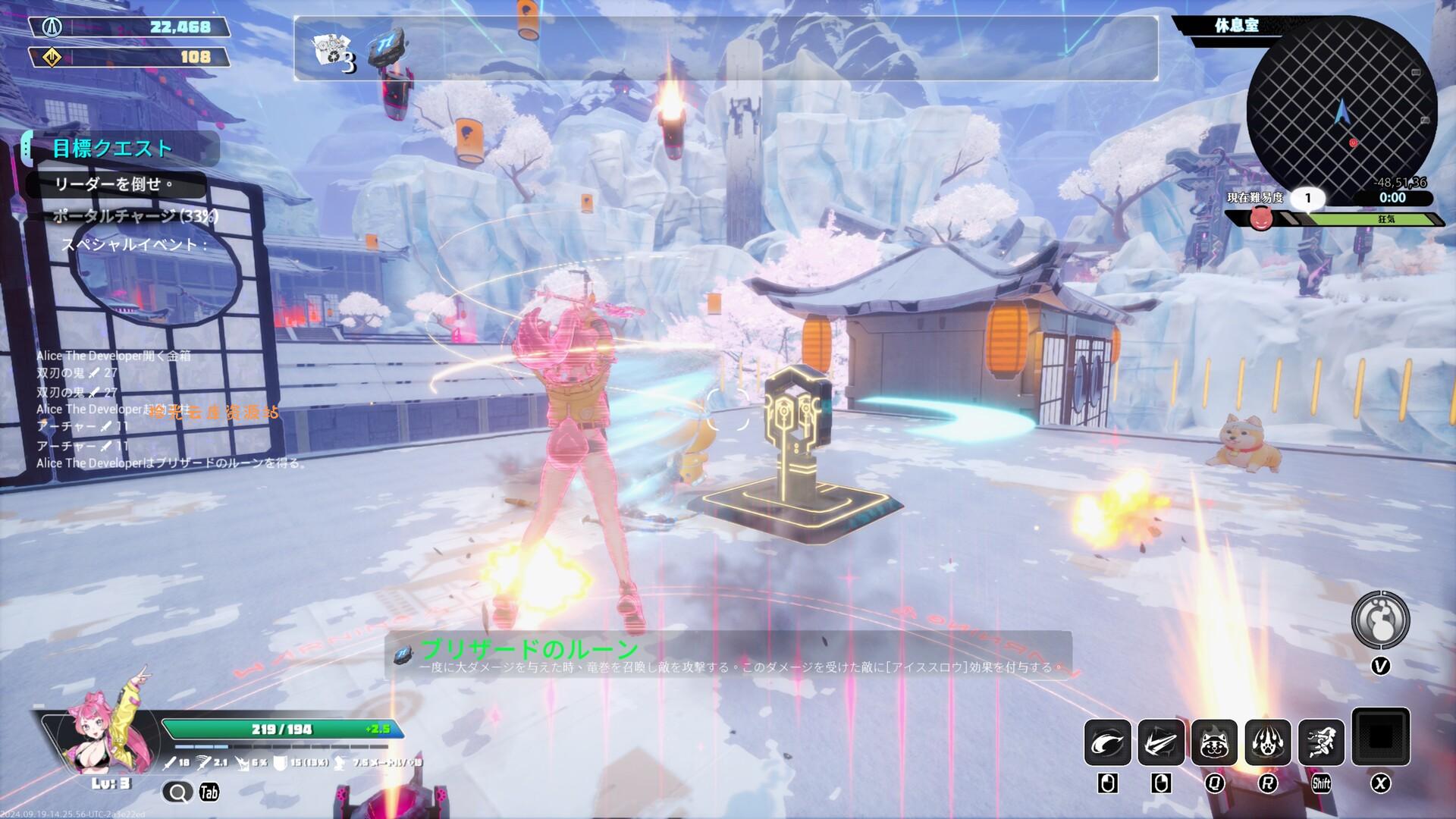The height and width of the screenshot is (819, 1456).
Task: Select the left-click slash skill icon
Action: (x=1109, y=741)
